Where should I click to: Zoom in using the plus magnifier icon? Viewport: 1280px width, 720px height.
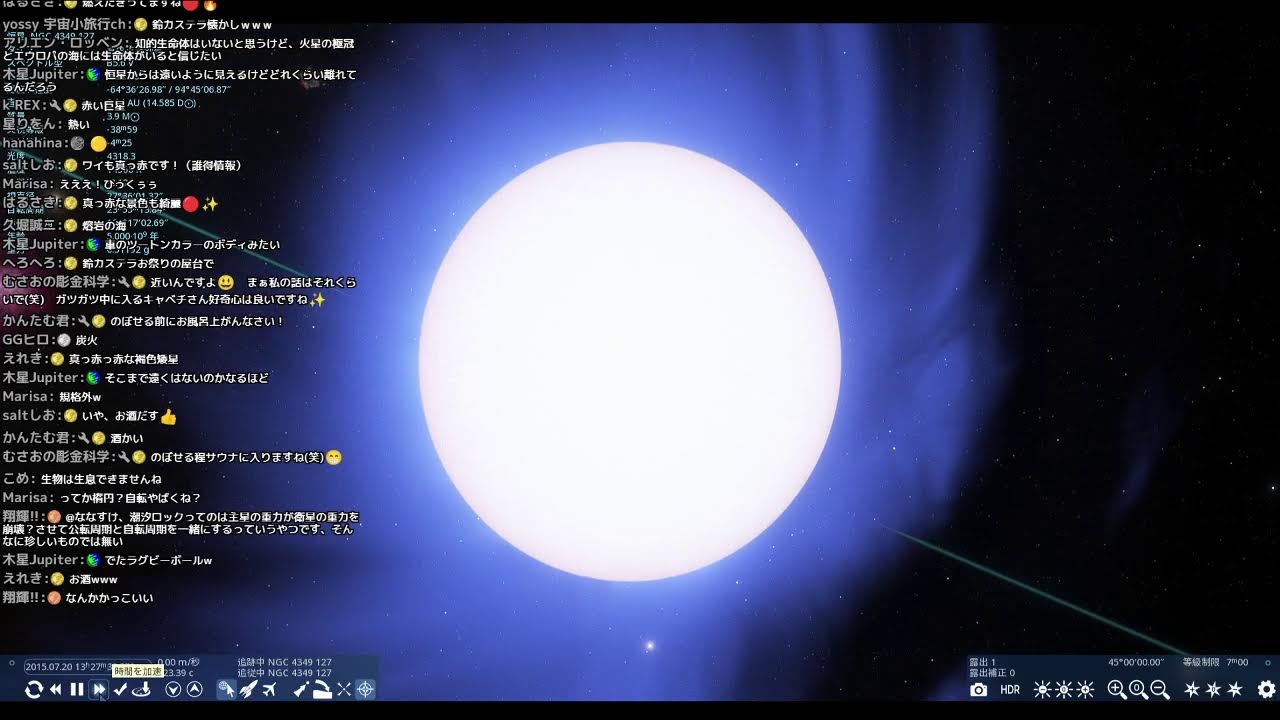click(1116, 689)
